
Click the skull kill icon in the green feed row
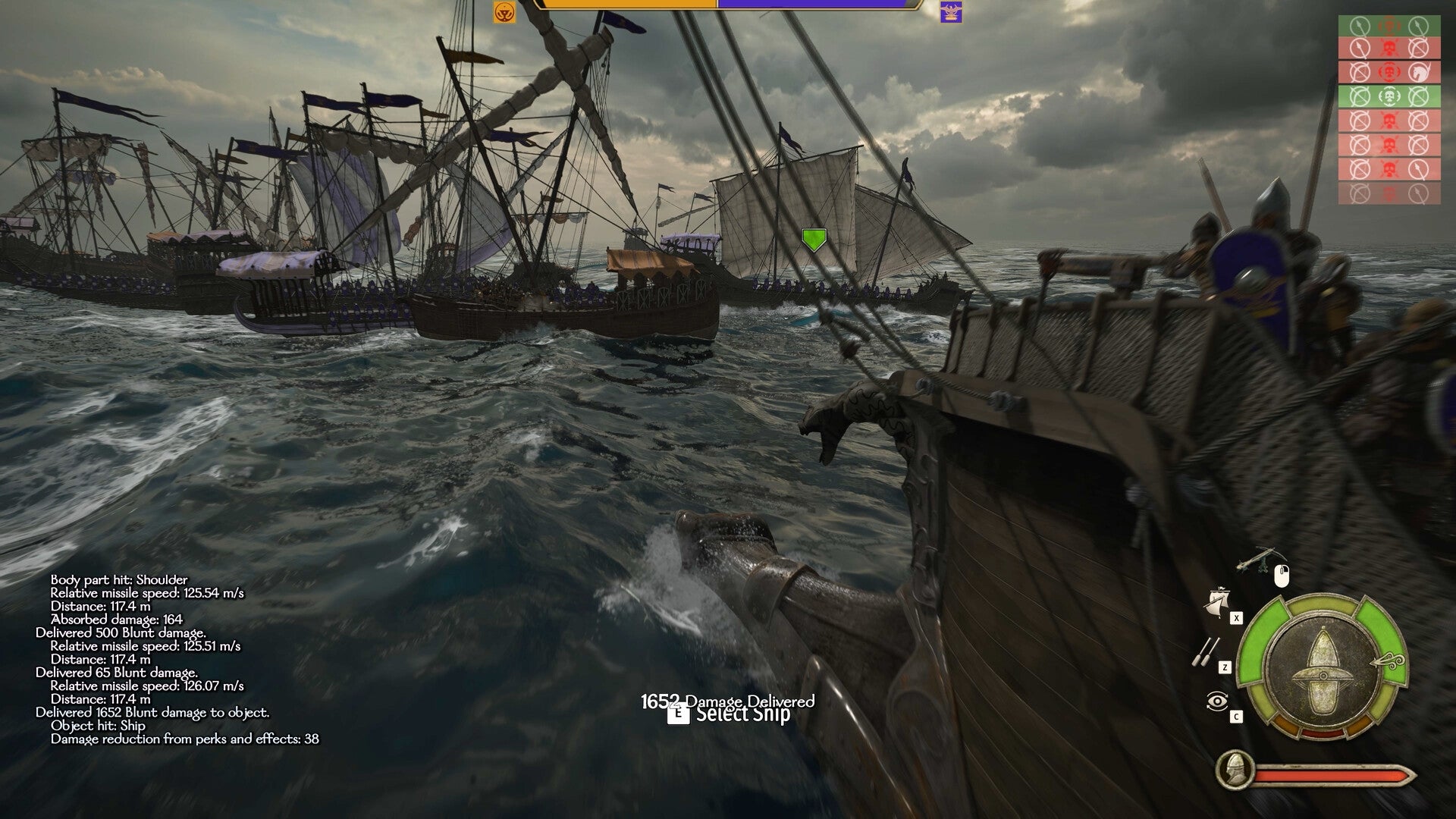click(1389, 96)
